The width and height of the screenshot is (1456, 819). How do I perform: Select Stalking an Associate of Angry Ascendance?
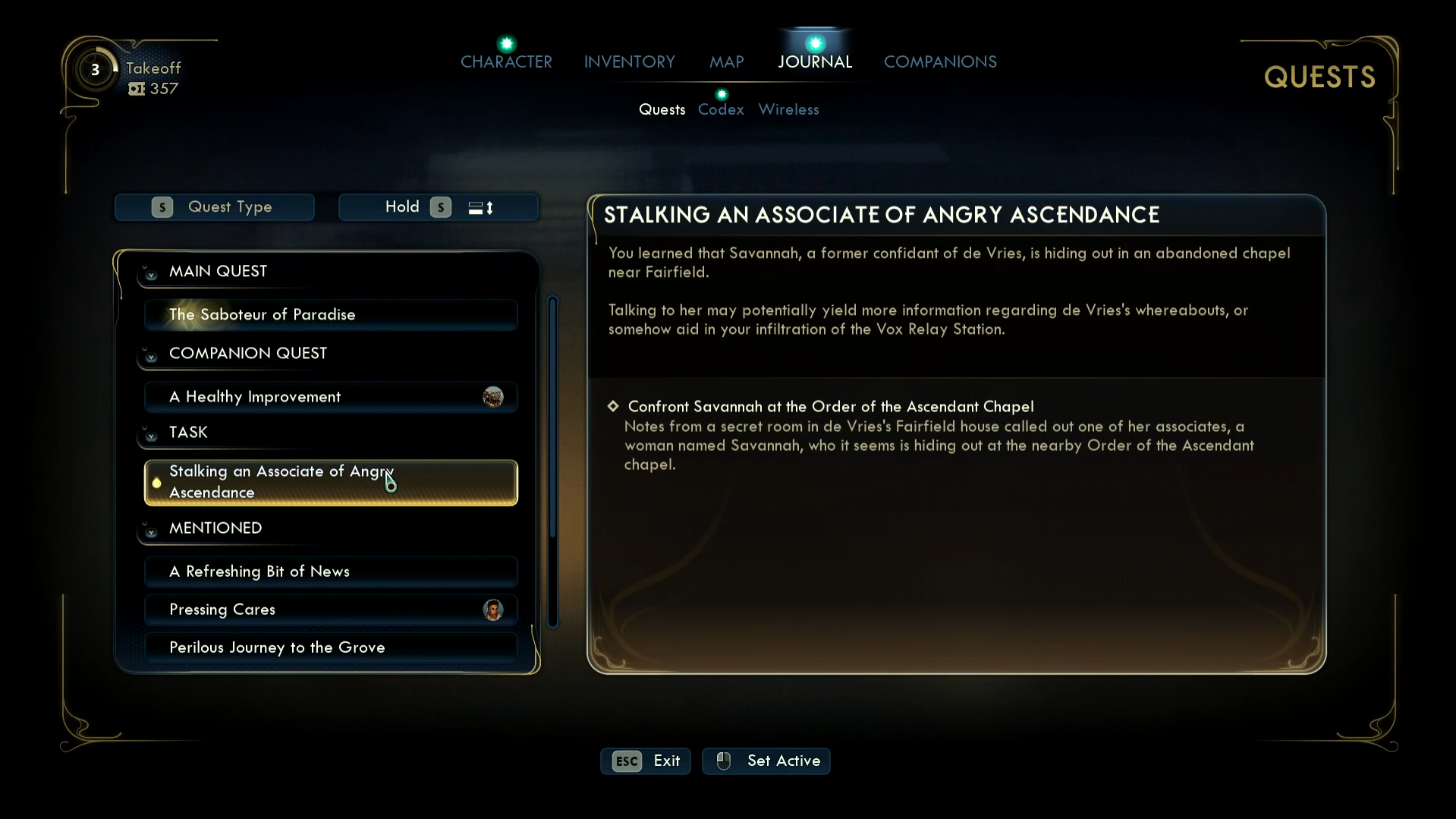coord(331,482)
